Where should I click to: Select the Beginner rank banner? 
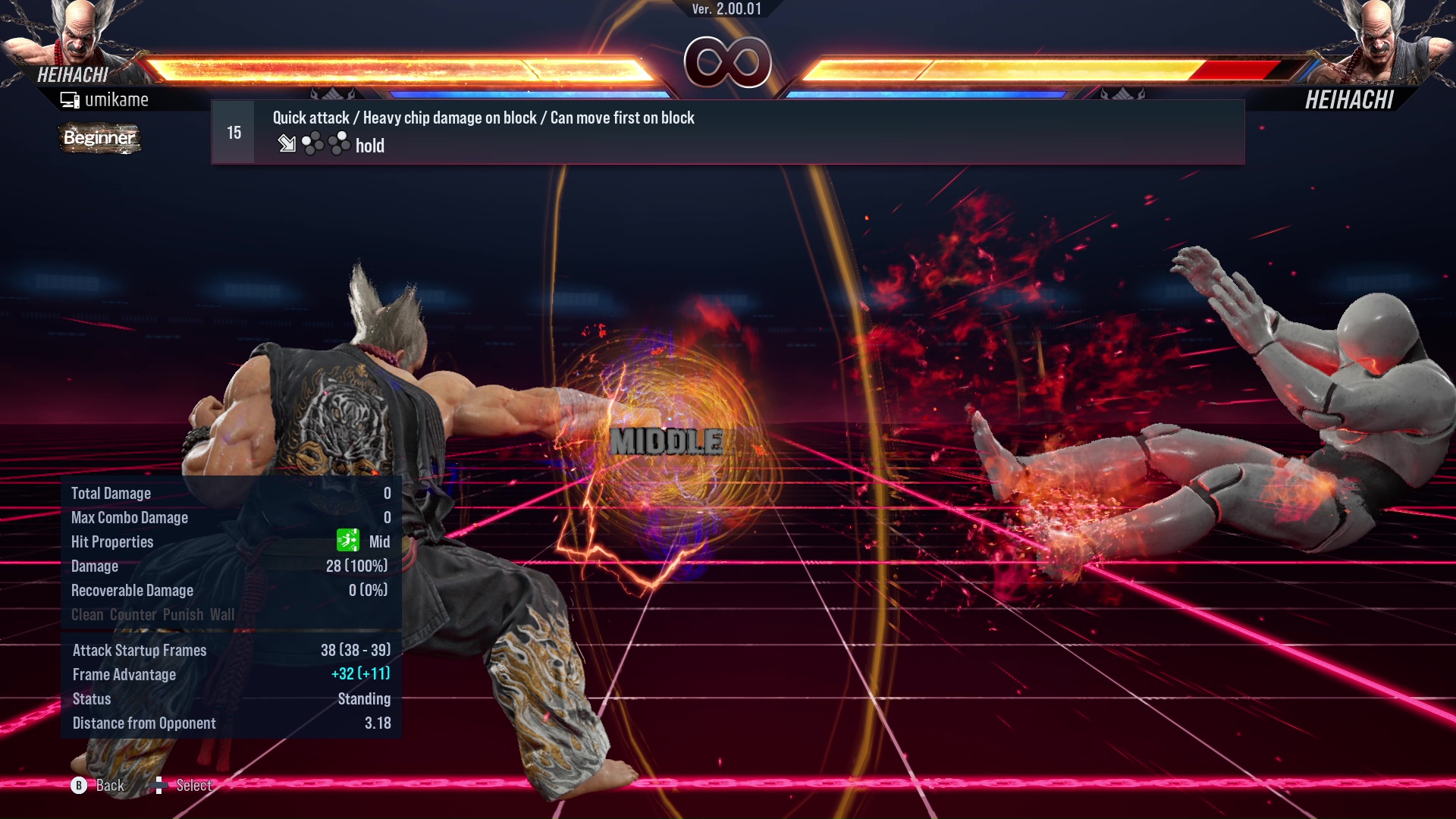(x=99, y=139)
